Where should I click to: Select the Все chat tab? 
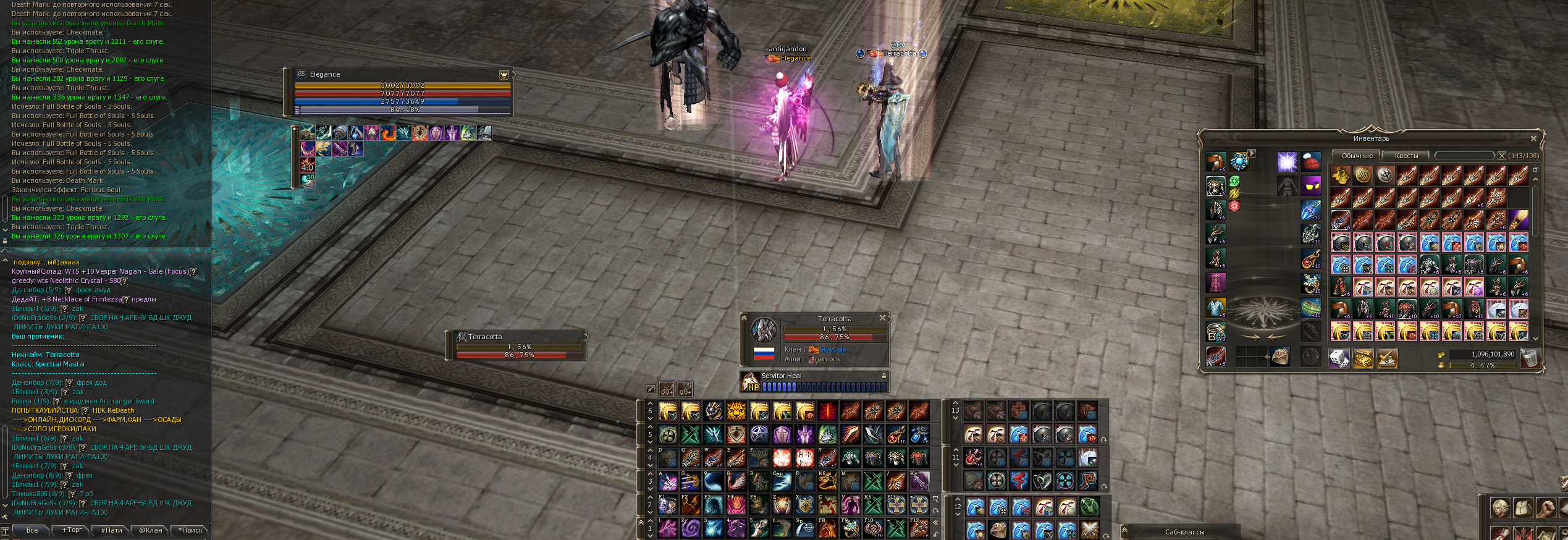tap(32, 530)
